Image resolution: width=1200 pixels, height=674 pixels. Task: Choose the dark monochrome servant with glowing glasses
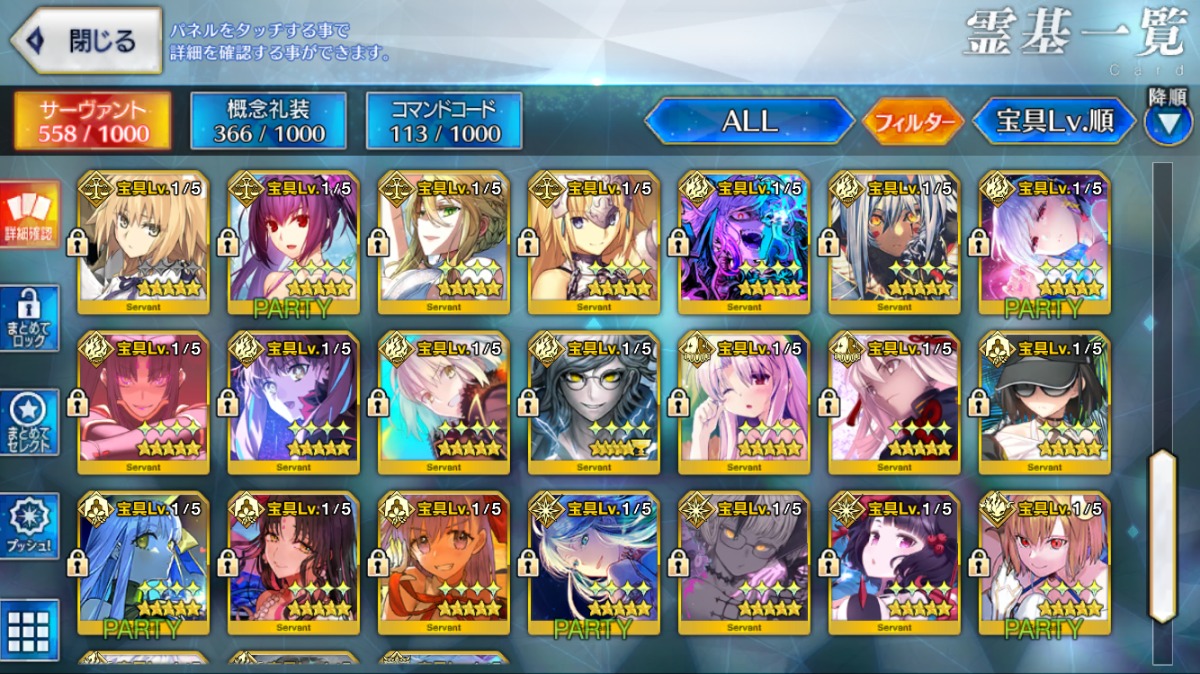[594, 402]
